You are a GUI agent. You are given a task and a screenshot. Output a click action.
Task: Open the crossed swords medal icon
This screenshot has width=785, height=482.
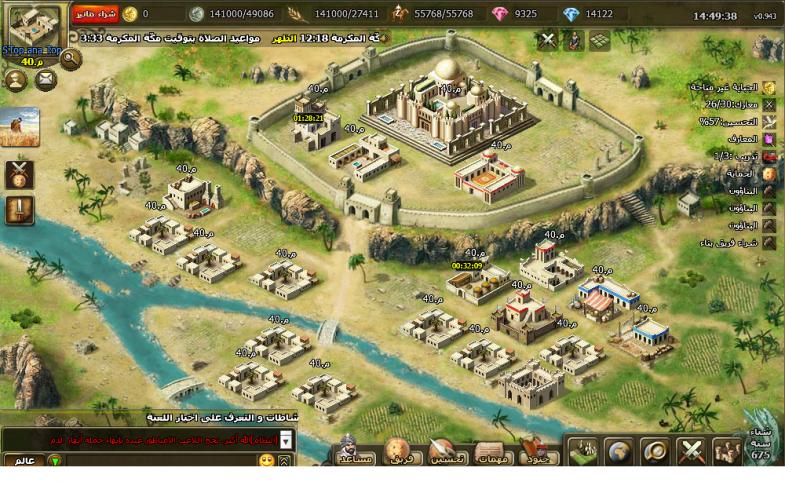point(20,173)
